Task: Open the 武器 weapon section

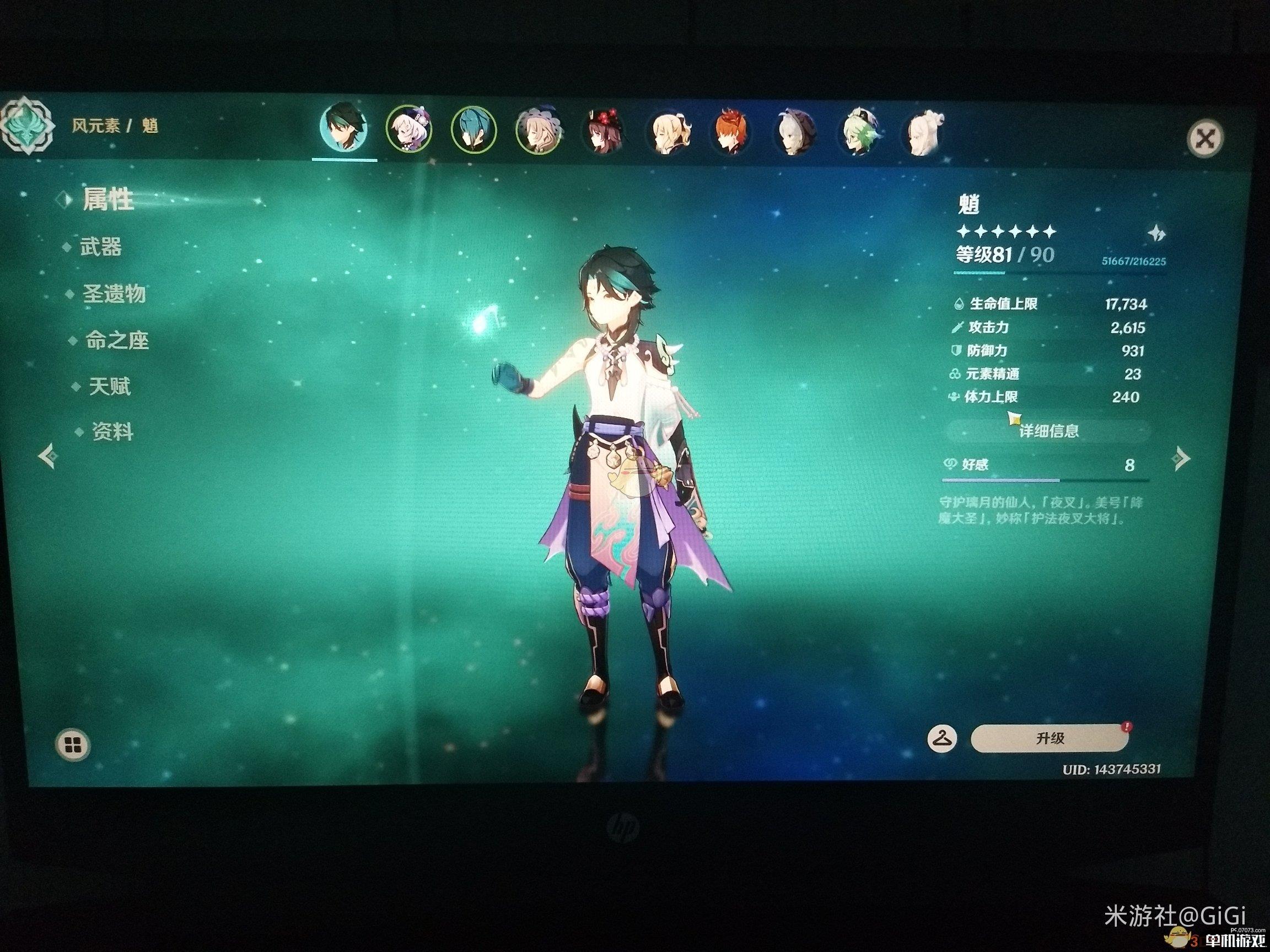Action: (100, 247)
